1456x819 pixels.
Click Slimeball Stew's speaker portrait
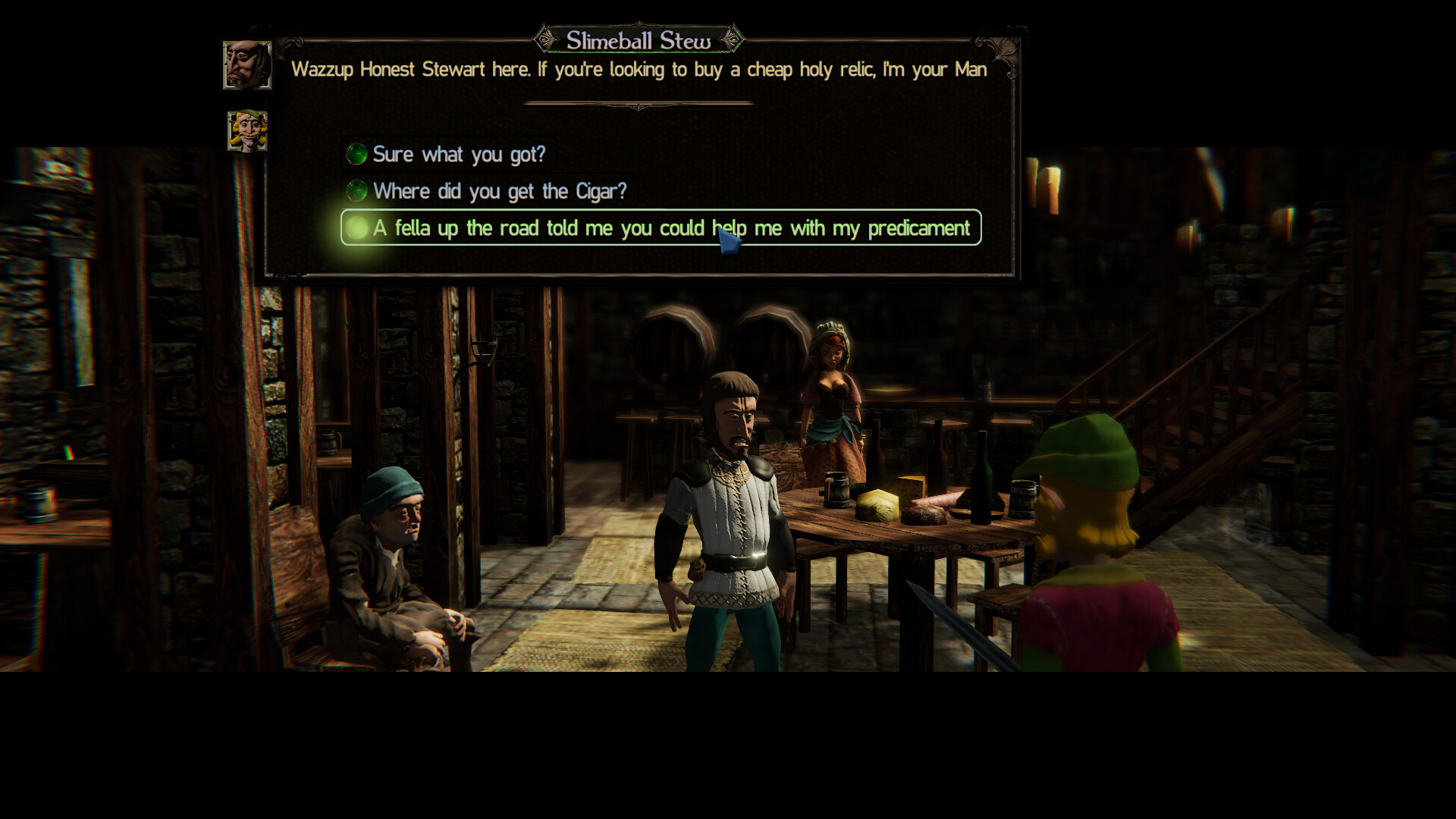[247, 65]
